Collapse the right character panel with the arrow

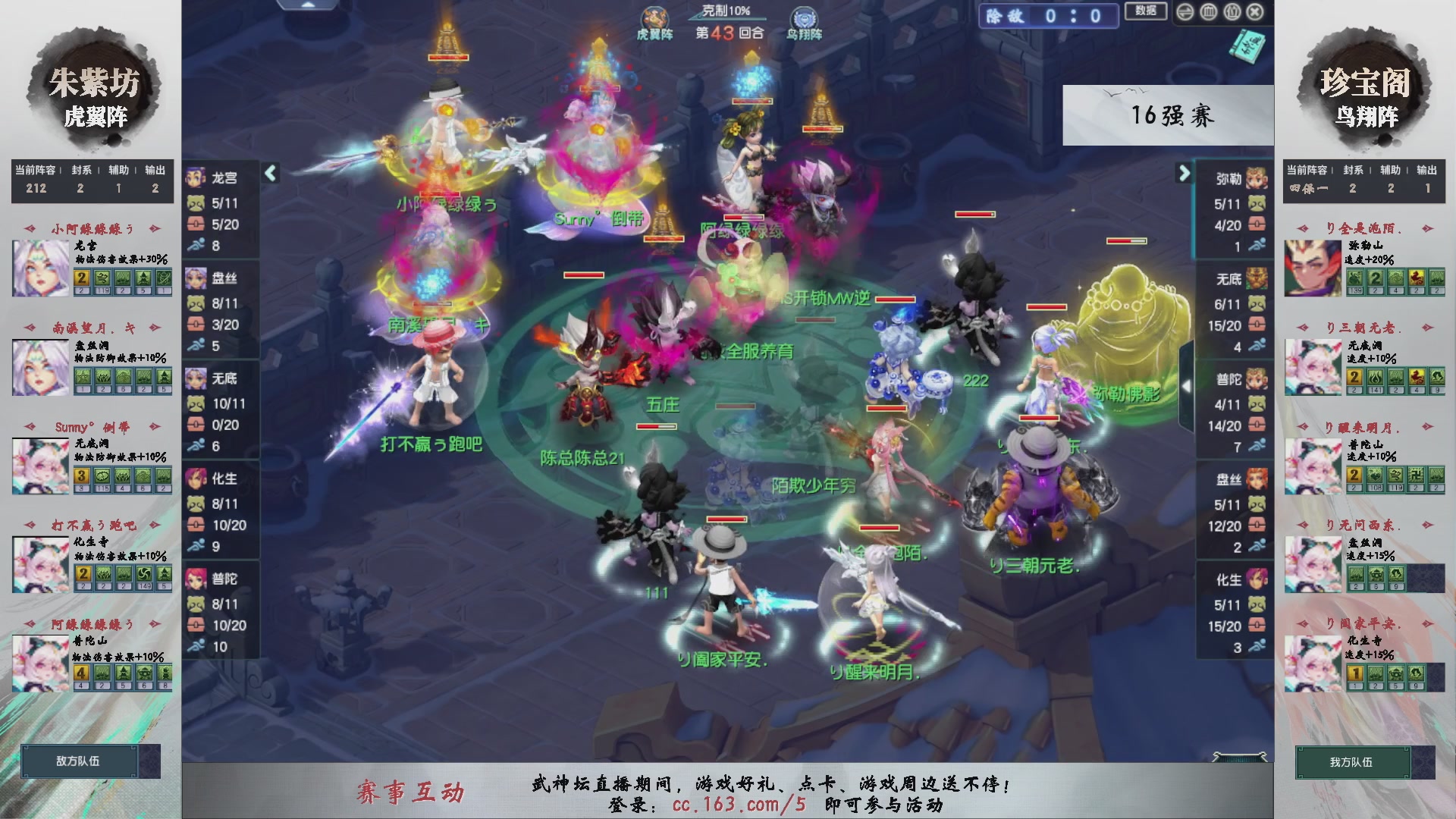pyautogui.click(x=1185, y=174)
